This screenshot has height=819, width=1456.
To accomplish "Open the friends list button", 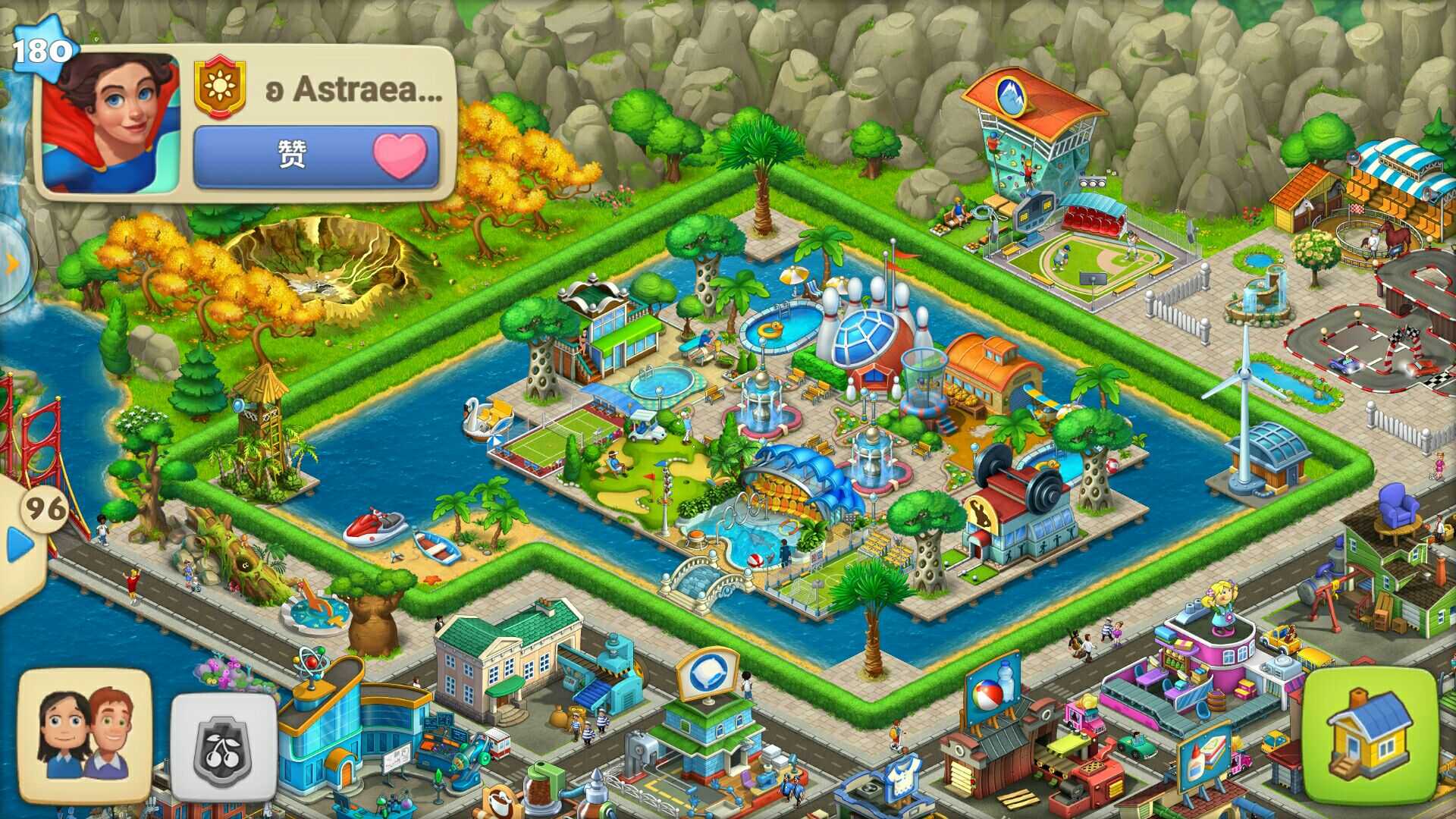I will pyautogui.click(x=85, y=735).
